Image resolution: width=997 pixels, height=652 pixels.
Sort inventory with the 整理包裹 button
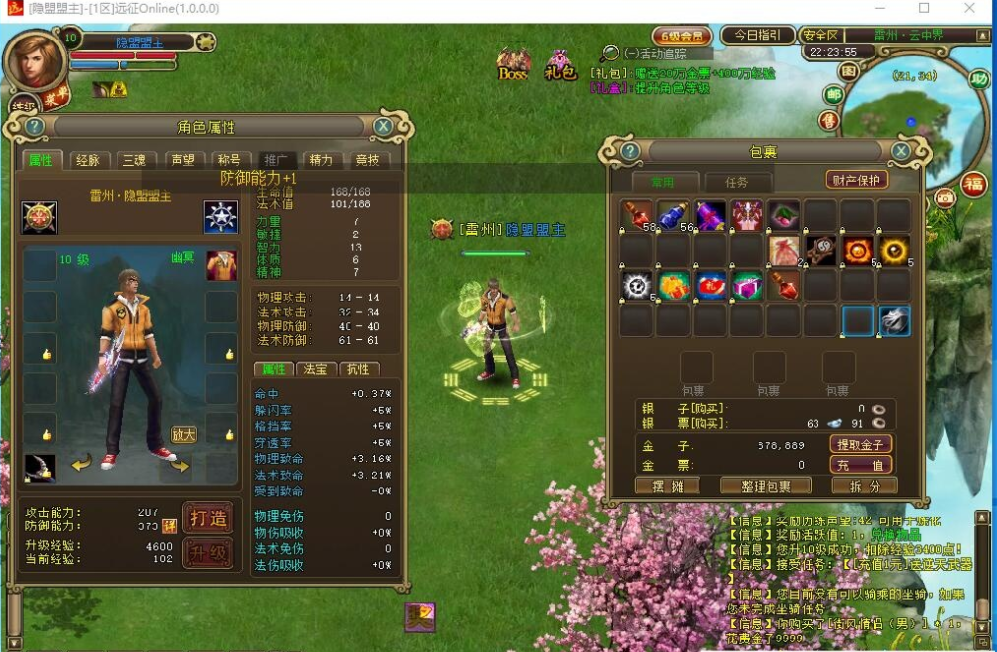766,486
